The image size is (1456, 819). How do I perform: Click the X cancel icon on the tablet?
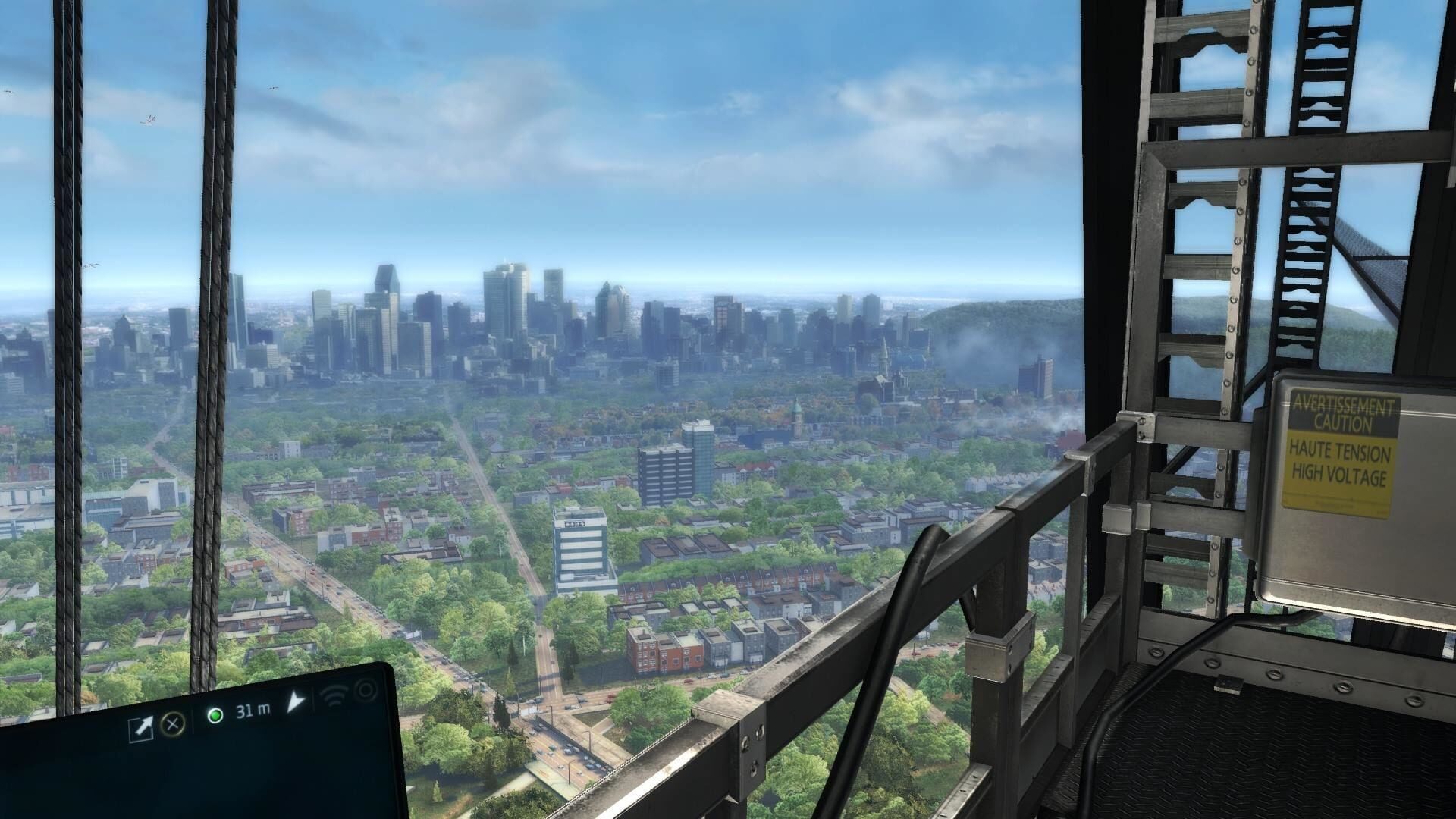click(172, 724)
